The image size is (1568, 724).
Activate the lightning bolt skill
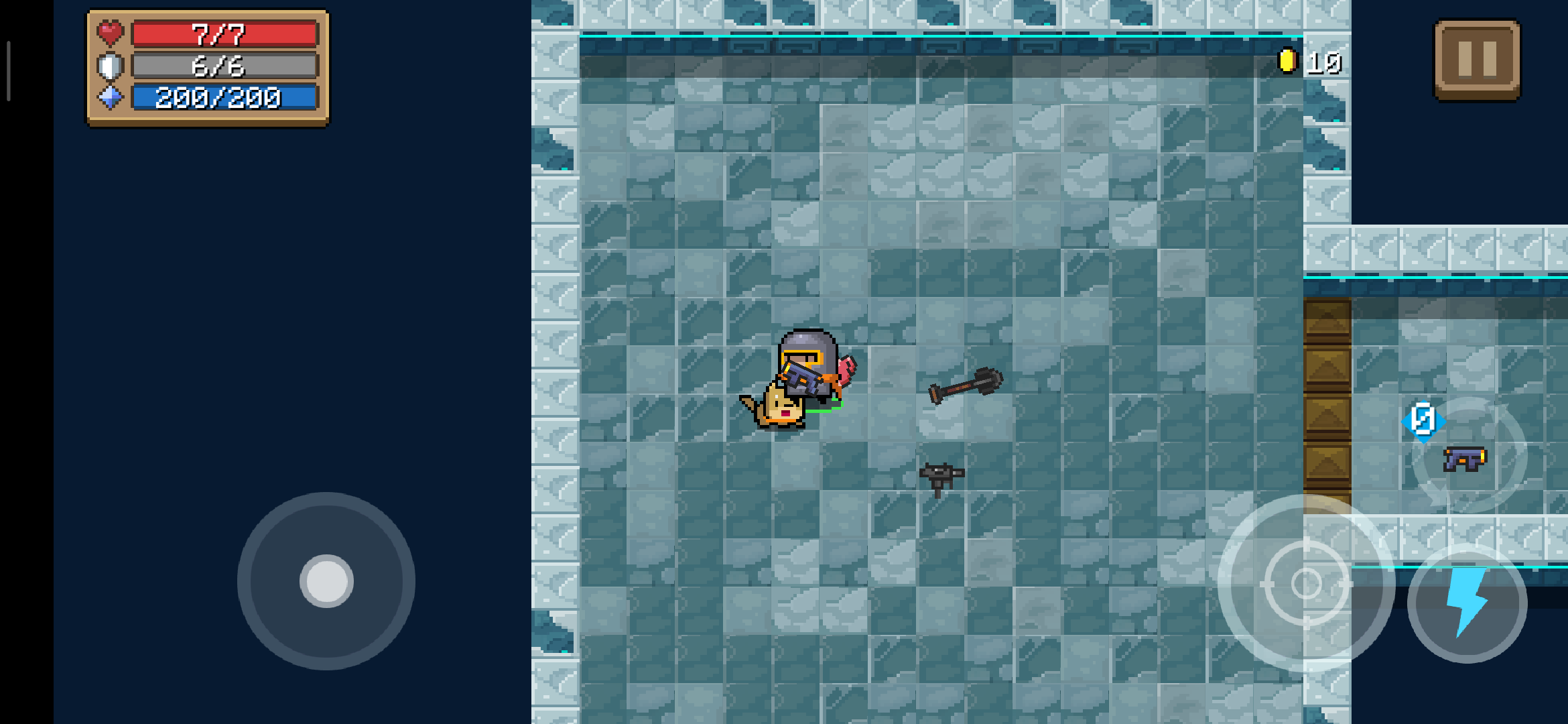[1467, 603]
